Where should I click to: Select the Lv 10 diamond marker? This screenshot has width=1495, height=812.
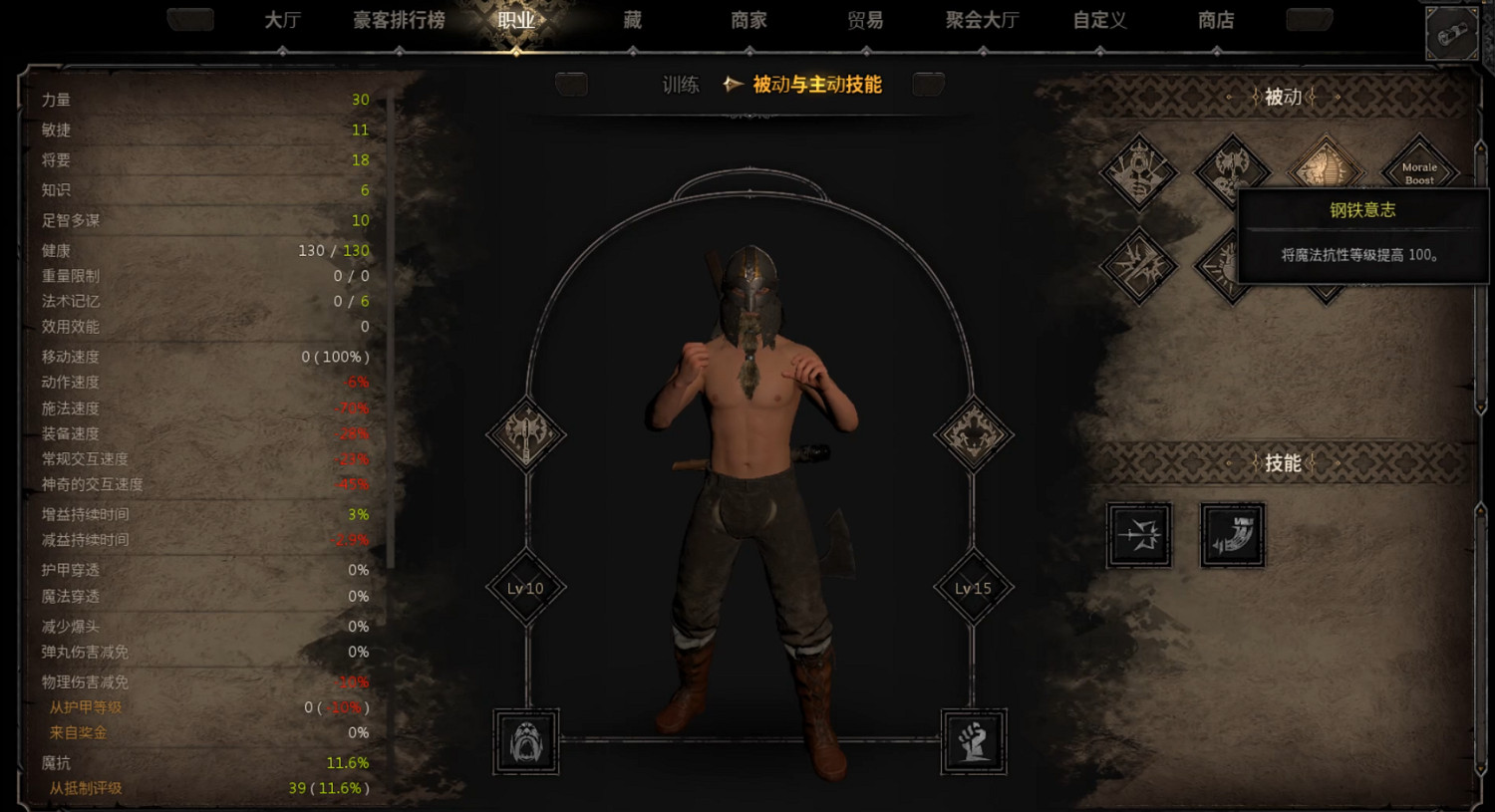click(525, 588)
